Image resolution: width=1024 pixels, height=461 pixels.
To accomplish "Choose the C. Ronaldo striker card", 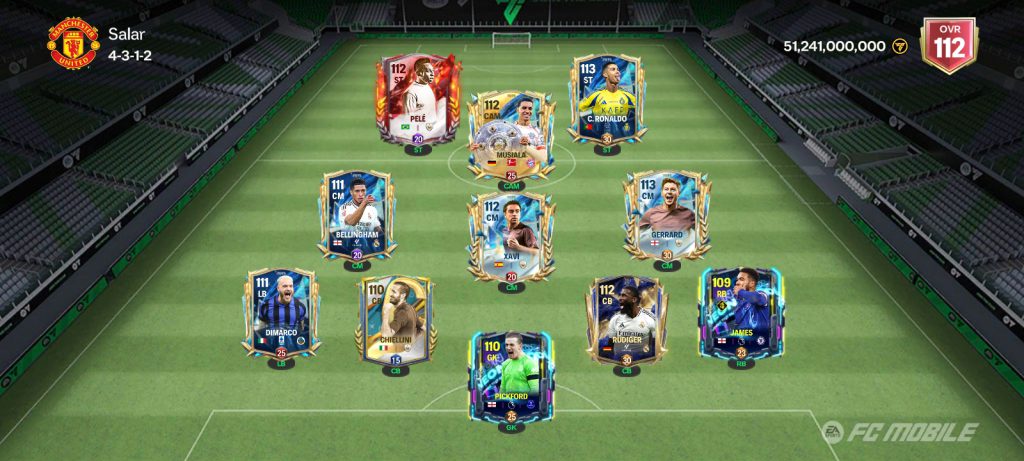I will click(x=607, y=98).
